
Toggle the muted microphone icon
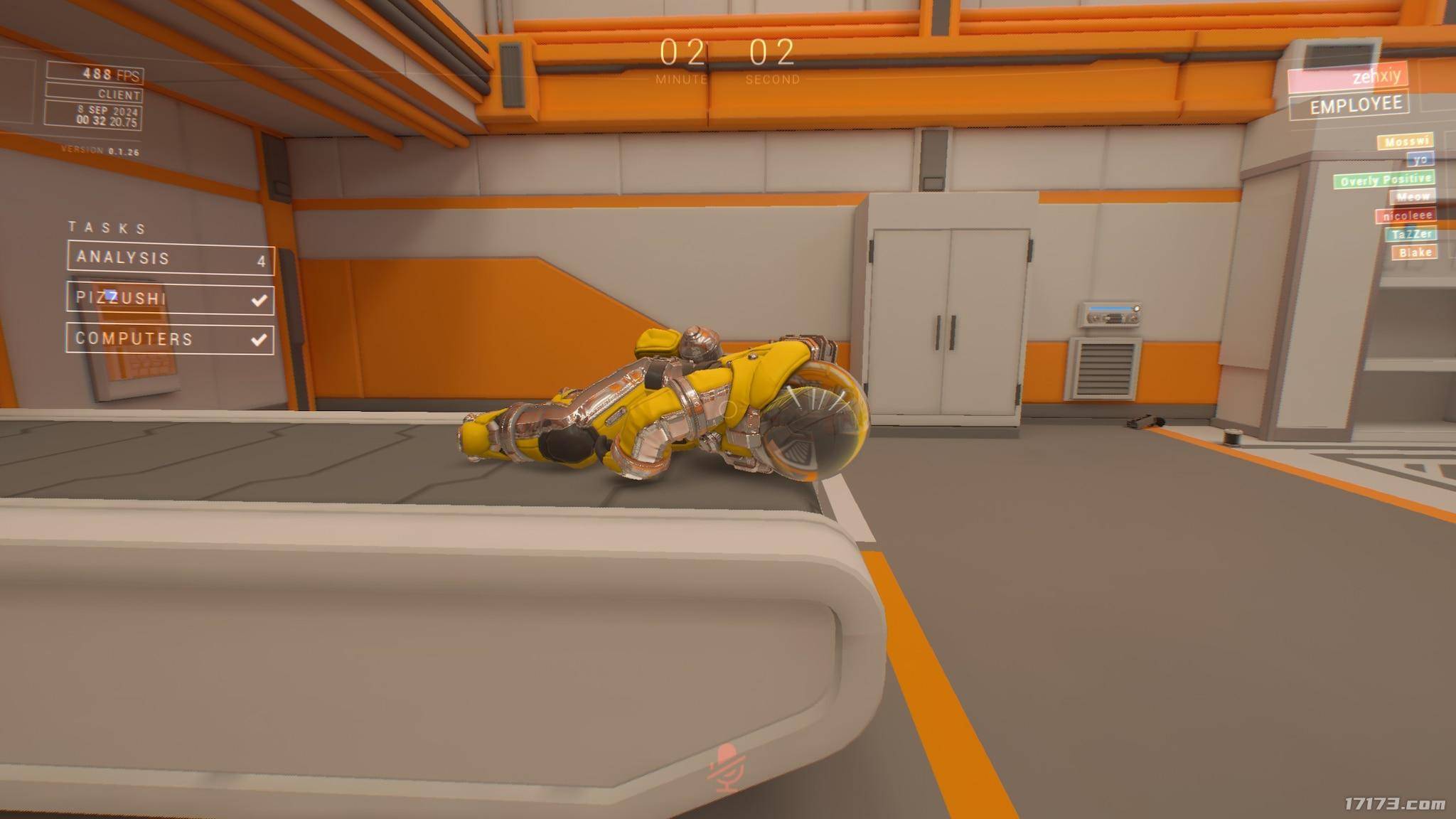[727, 768]
